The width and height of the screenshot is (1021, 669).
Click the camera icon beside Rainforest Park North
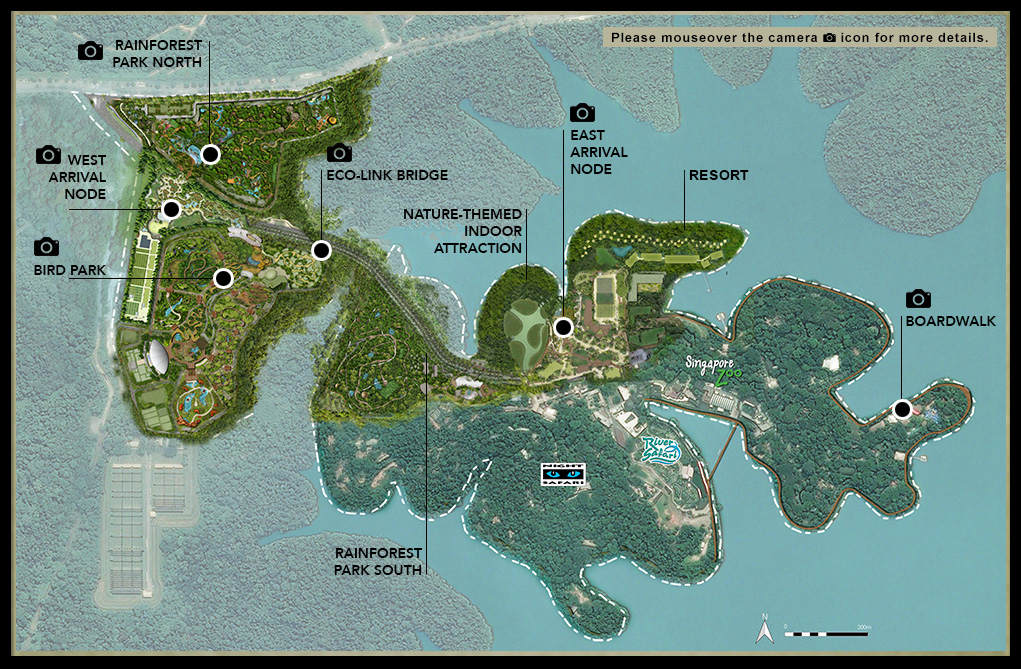coord(91,51)
